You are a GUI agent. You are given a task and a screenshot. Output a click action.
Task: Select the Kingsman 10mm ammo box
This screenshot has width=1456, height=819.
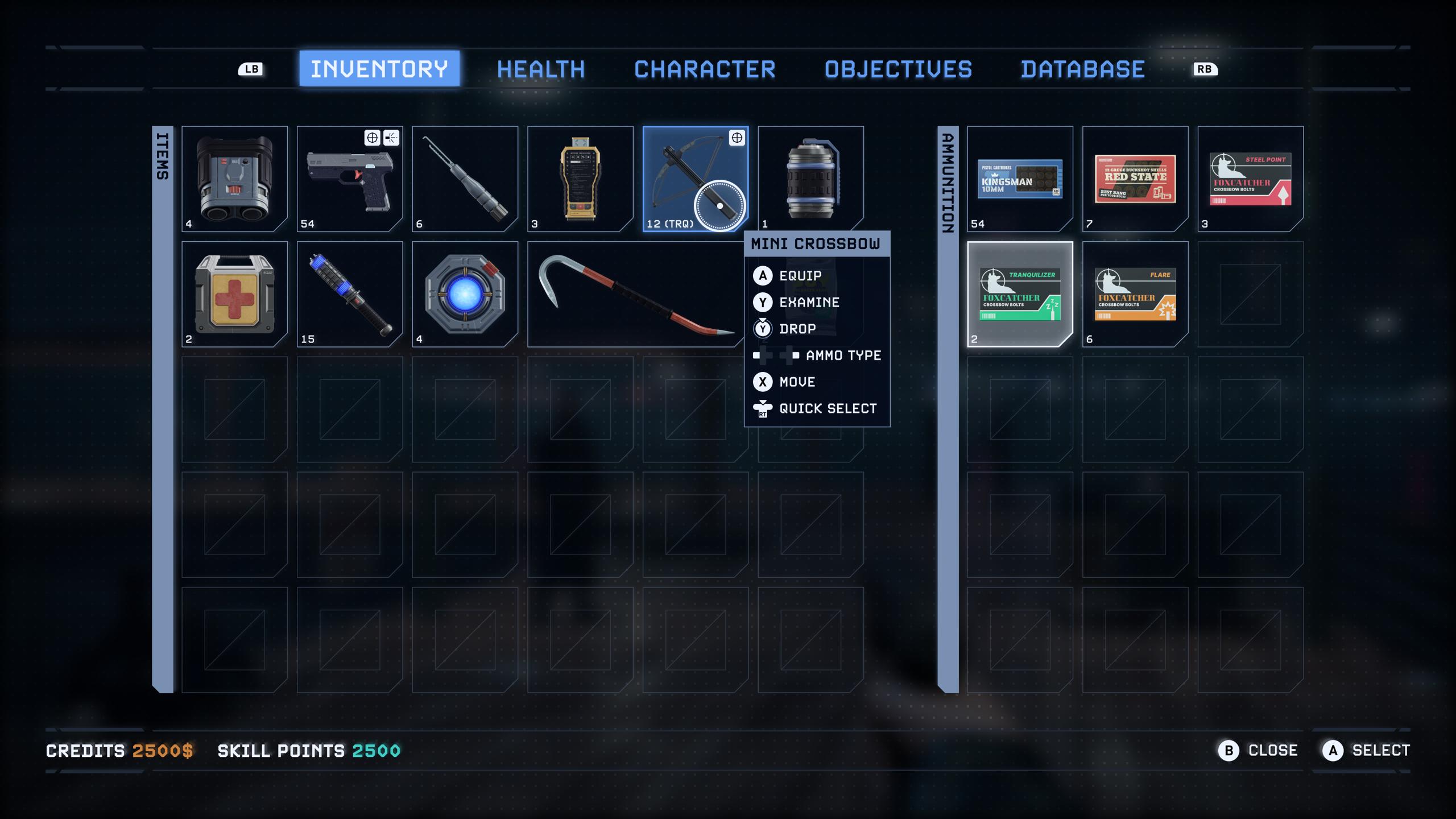pyautogui.click(x=1020, y=179)
